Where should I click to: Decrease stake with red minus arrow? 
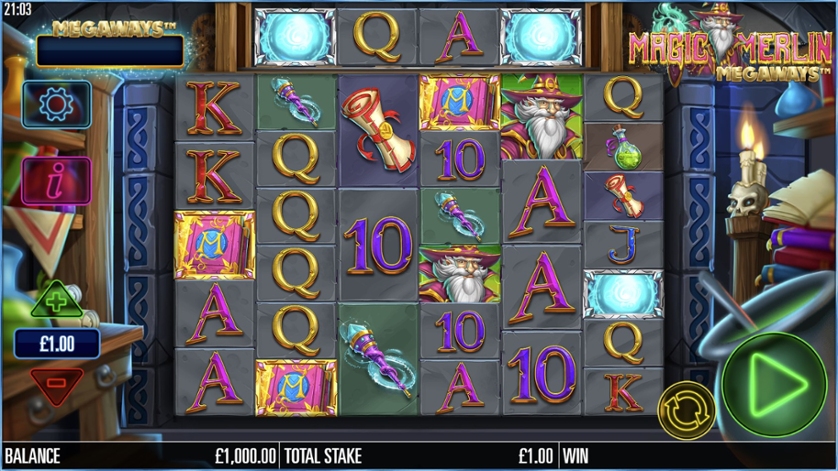[x=56, y=384]
